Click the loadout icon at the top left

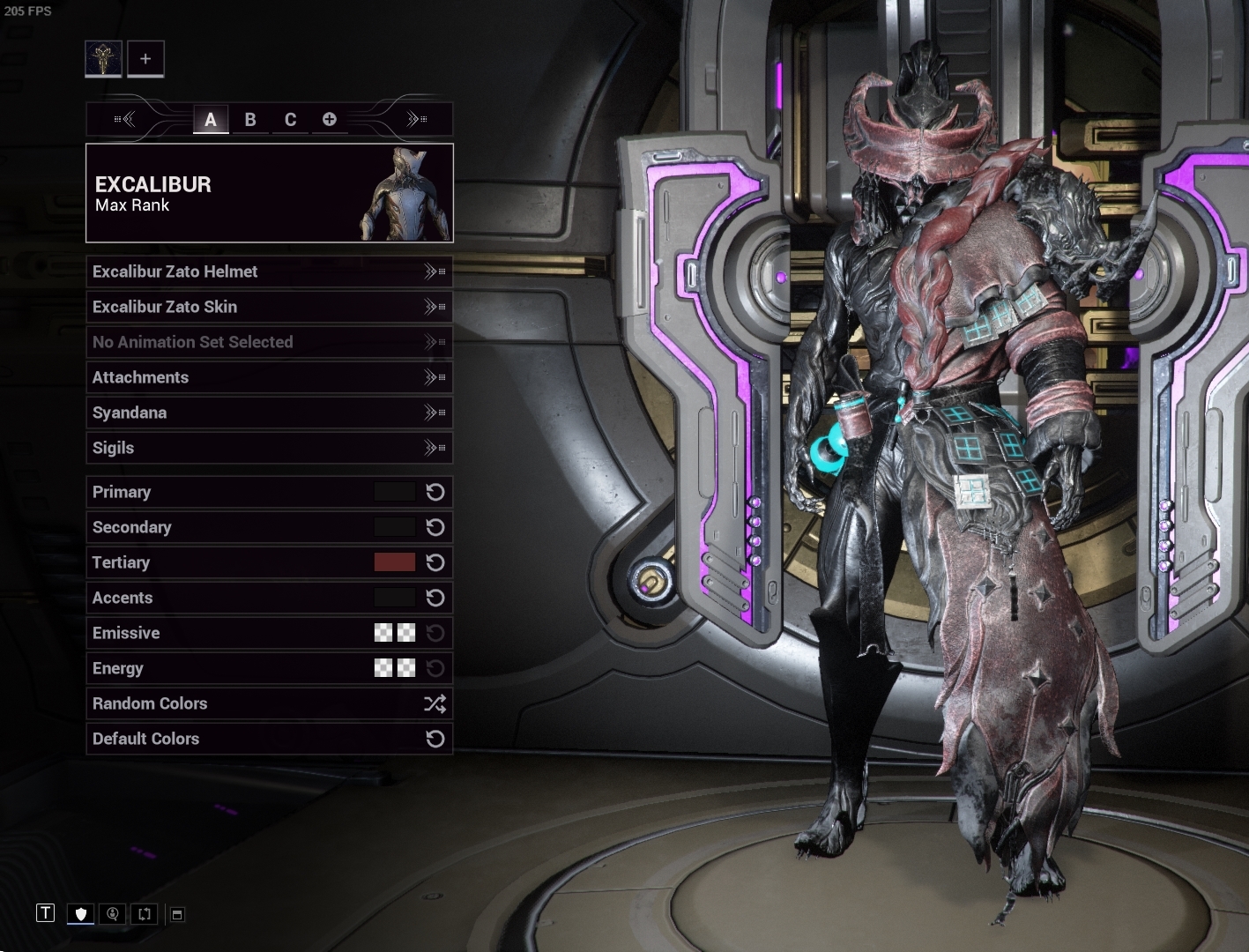pyautogui.click(x=103, y=58)
